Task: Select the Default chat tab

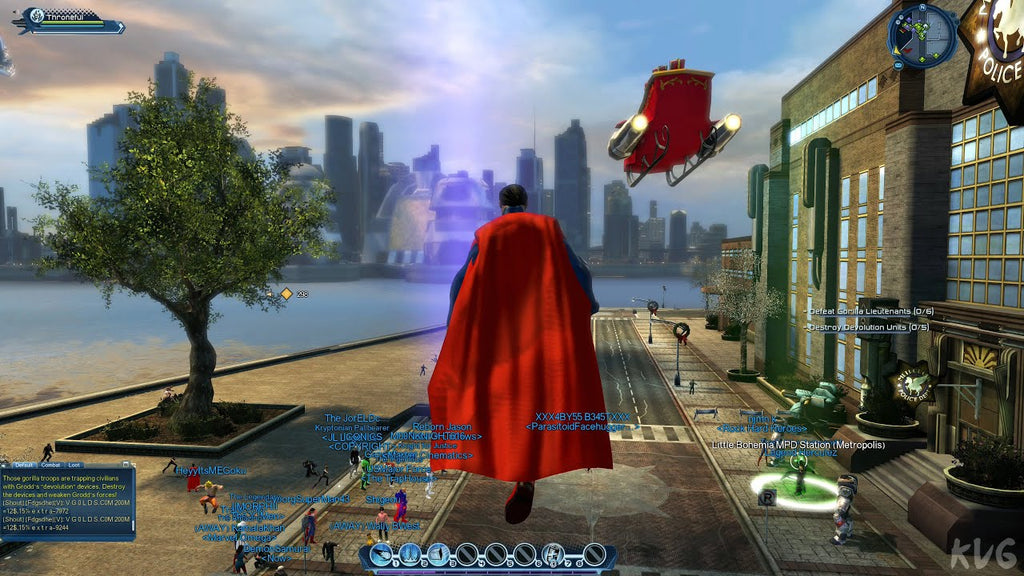Action: point(24,466)
